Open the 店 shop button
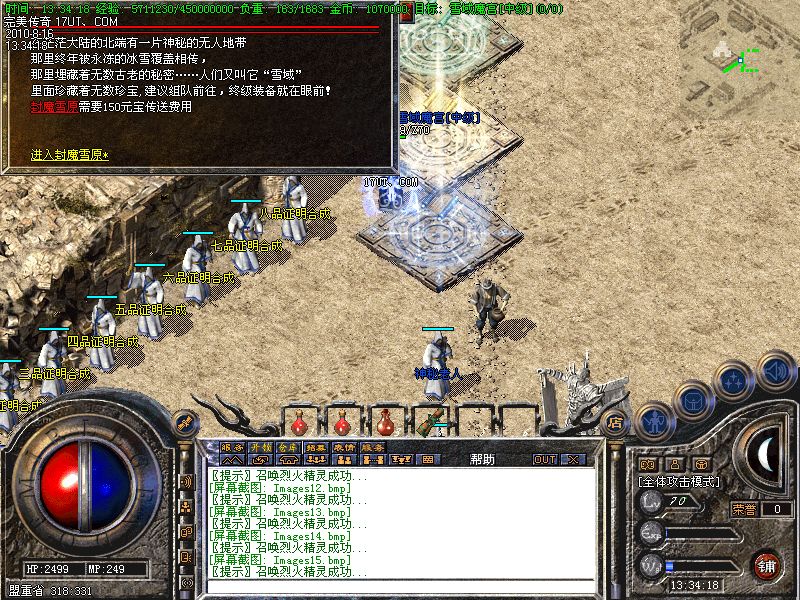This screenshot has height=600, width=800. click(x=616, y=421)
